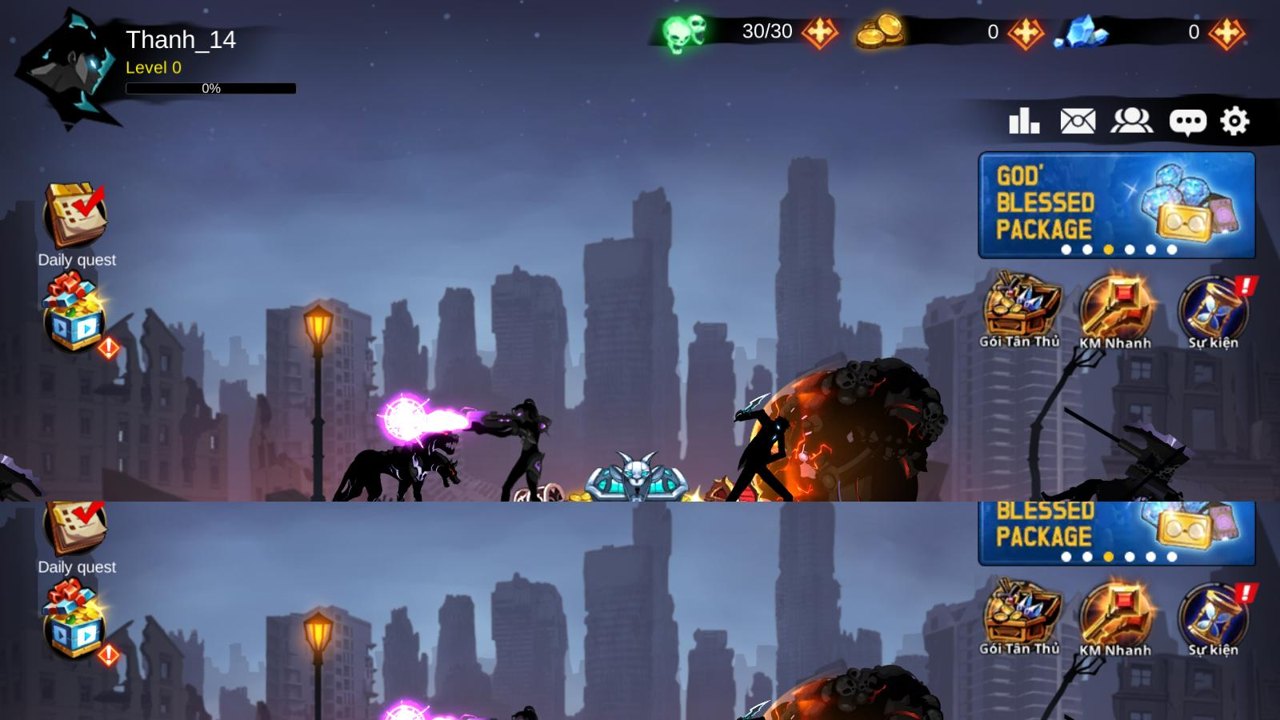Buy more gold coins with plus button
The width and height of the screenshot is (1280, 720).
(x=1025, y=33)
